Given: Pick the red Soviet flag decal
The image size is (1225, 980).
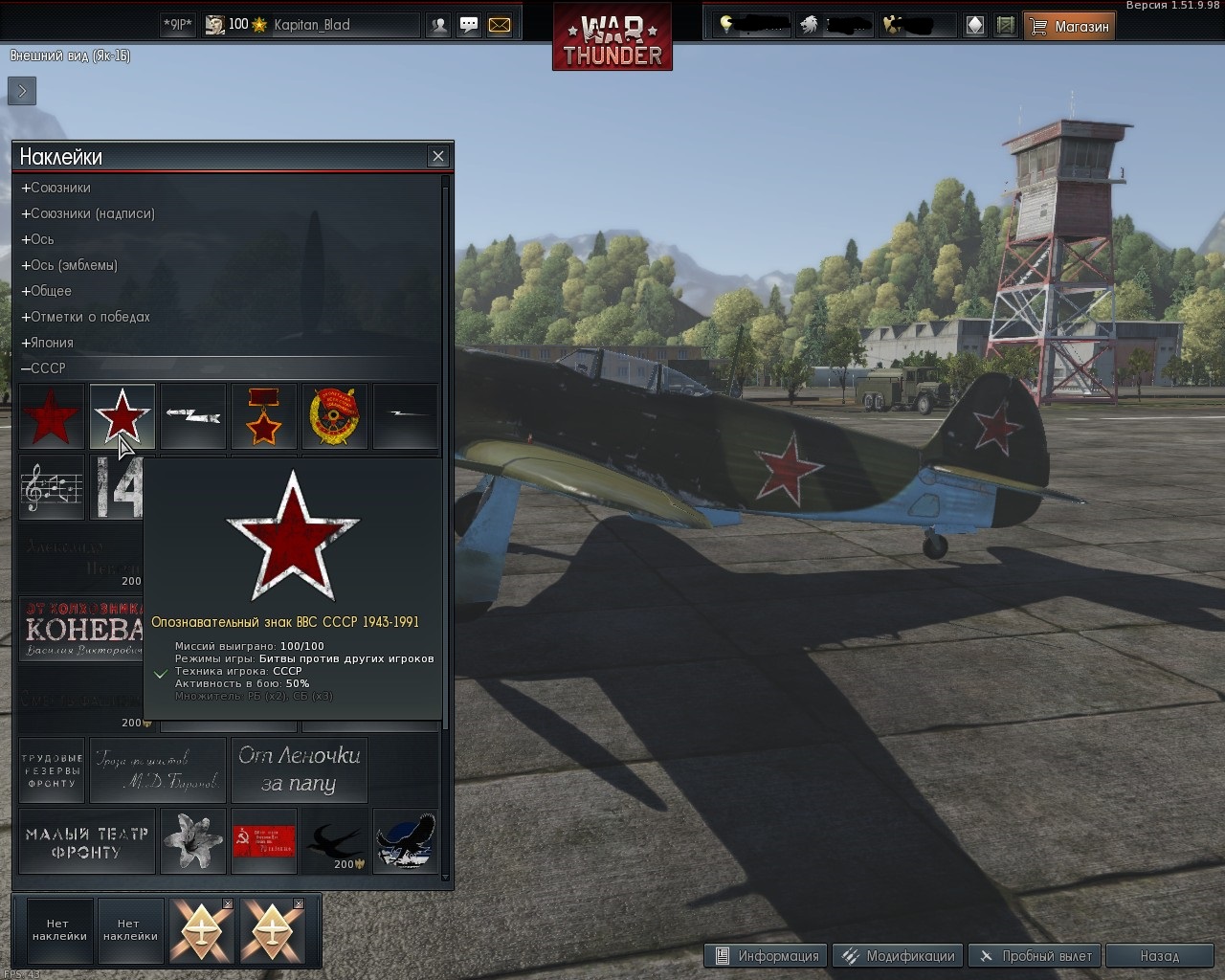Looking at the screenshot, I should [263, 841].
